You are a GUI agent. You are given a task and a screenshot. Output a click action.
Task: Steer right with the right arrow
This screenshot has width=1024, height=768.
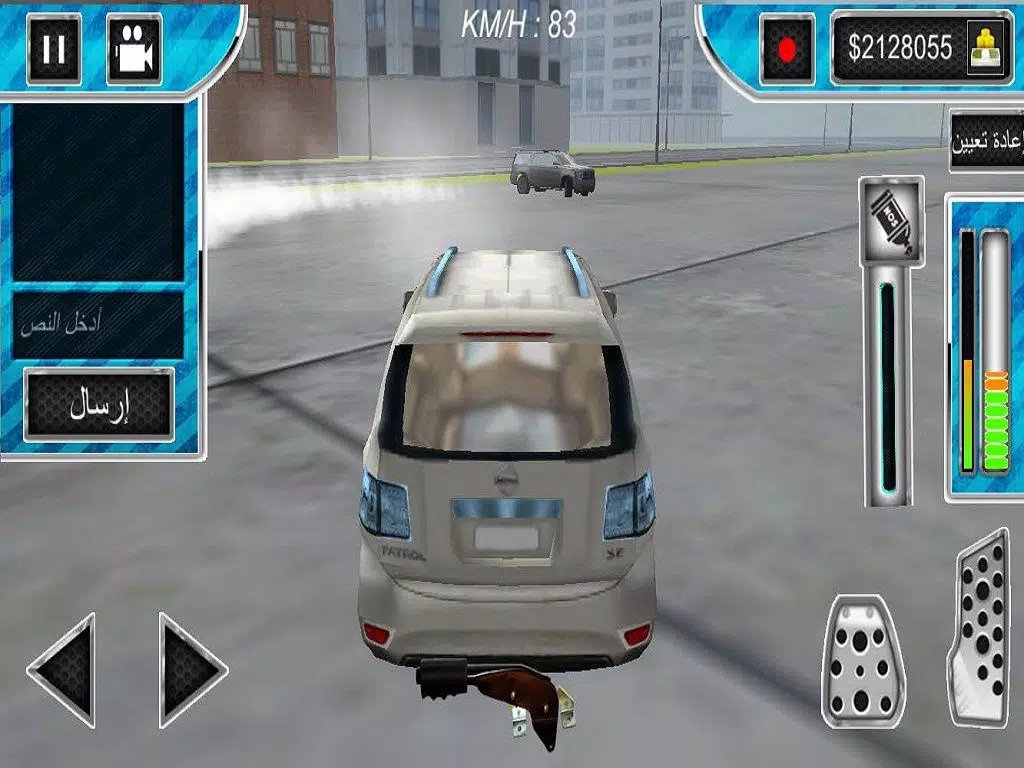coord(191,669)
